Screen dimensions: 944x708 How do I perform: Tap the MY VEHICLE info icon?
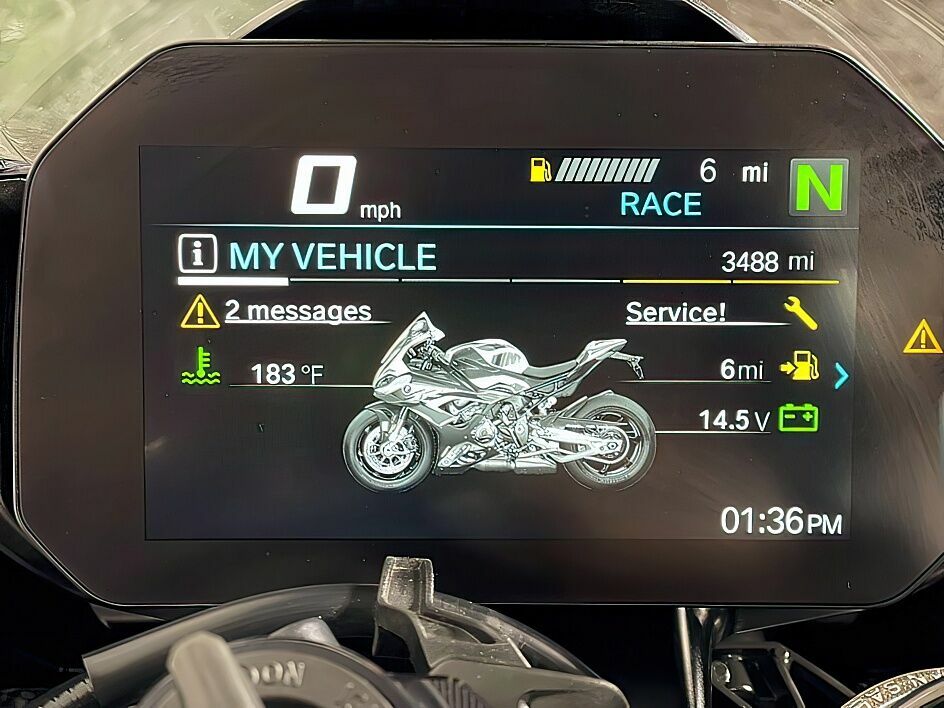click(x=198, y=255)
